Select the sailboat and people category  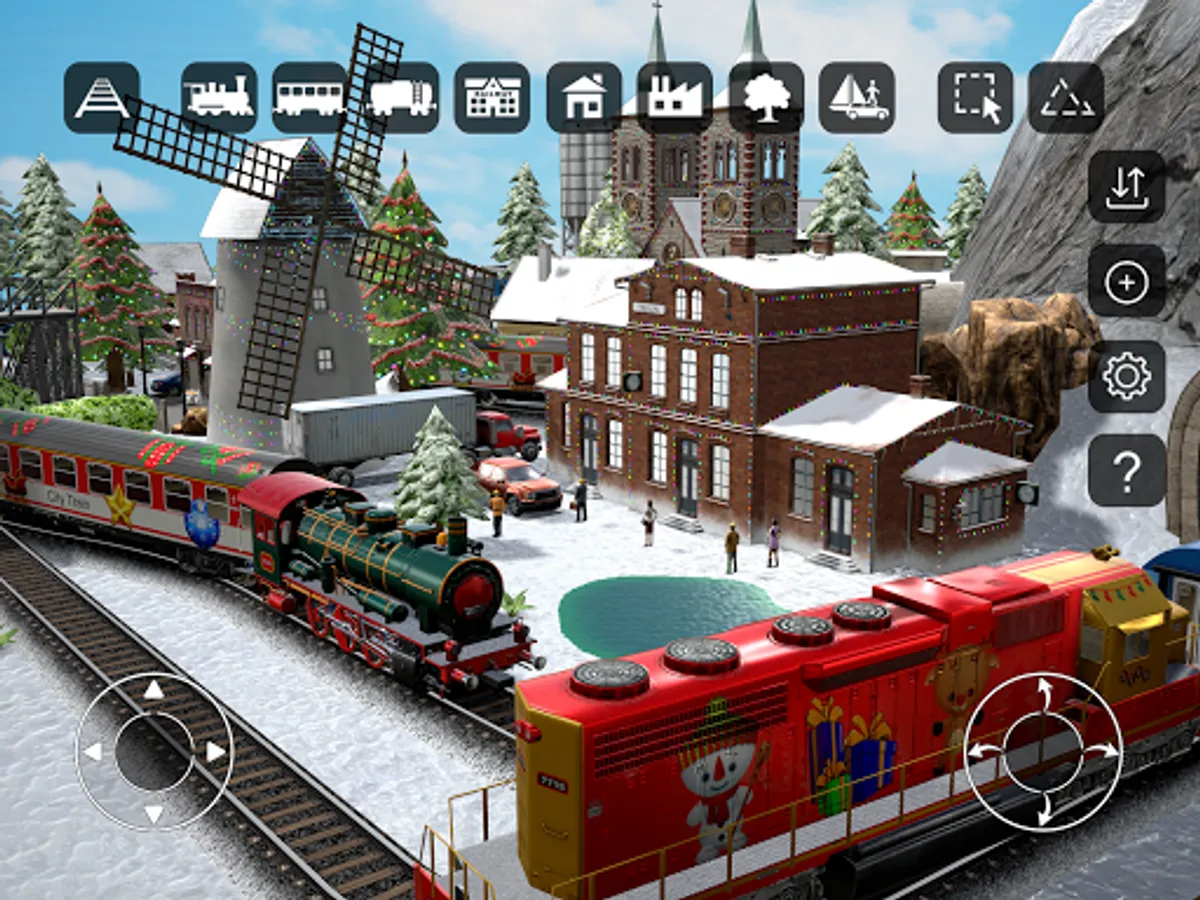pos(857,98)
